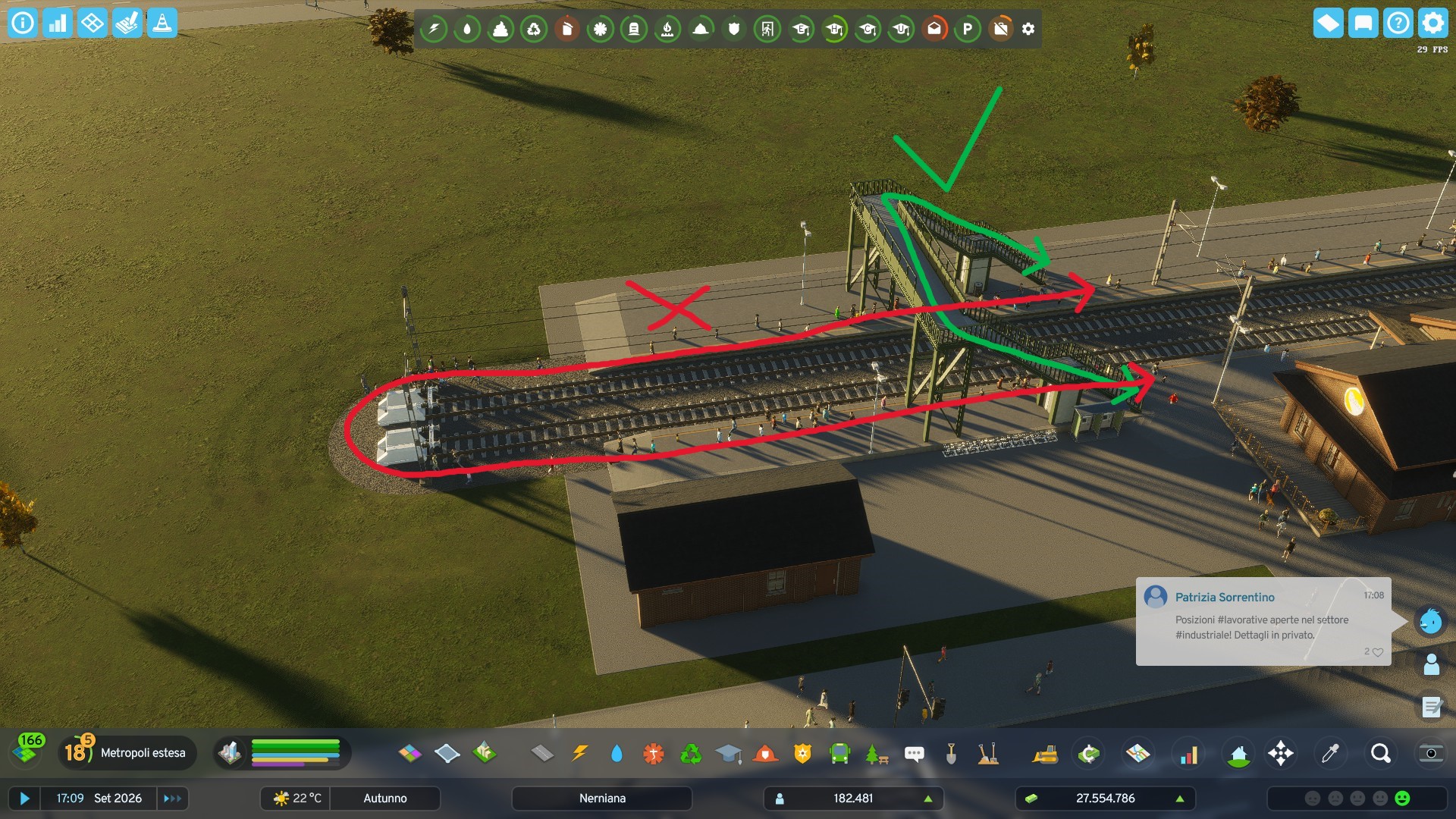Open photo mode with the camera icon
Screen dimensions: 1456x819
(1430, 753)
